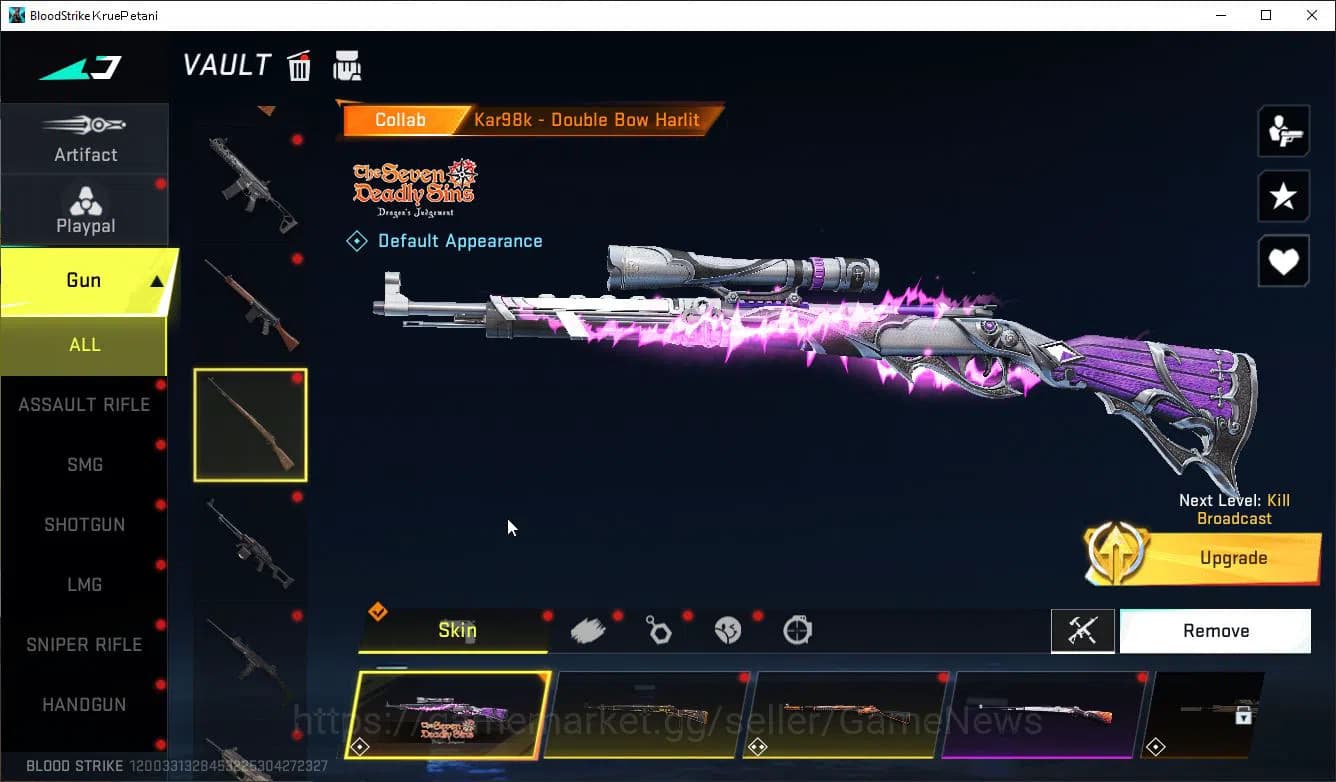Click the deposit weapon icon beside trash
Viewport: 1336px width, 782px height.
coord(347,65)
